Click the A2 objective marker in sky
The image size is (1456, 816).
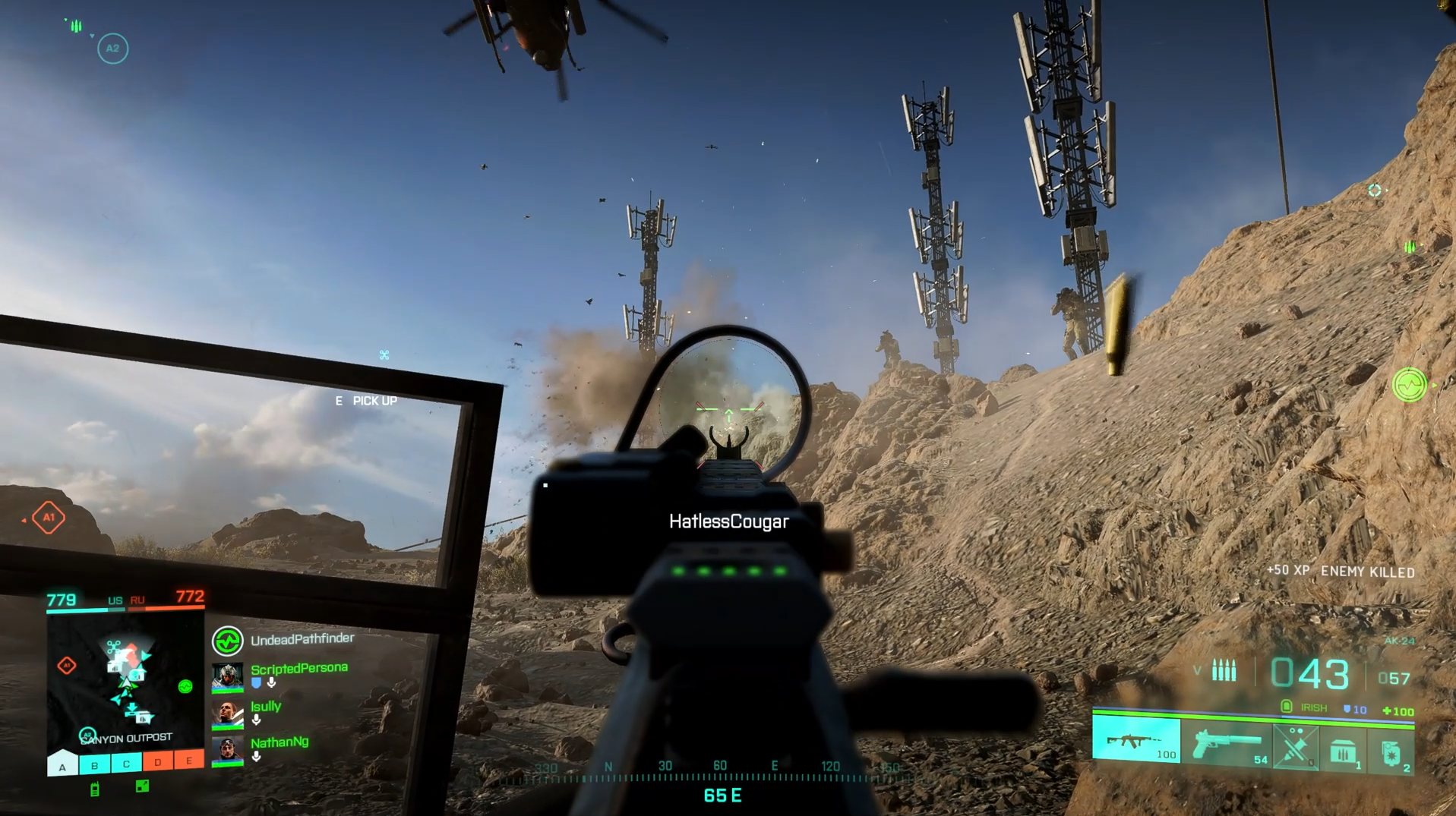coord(112,49)
